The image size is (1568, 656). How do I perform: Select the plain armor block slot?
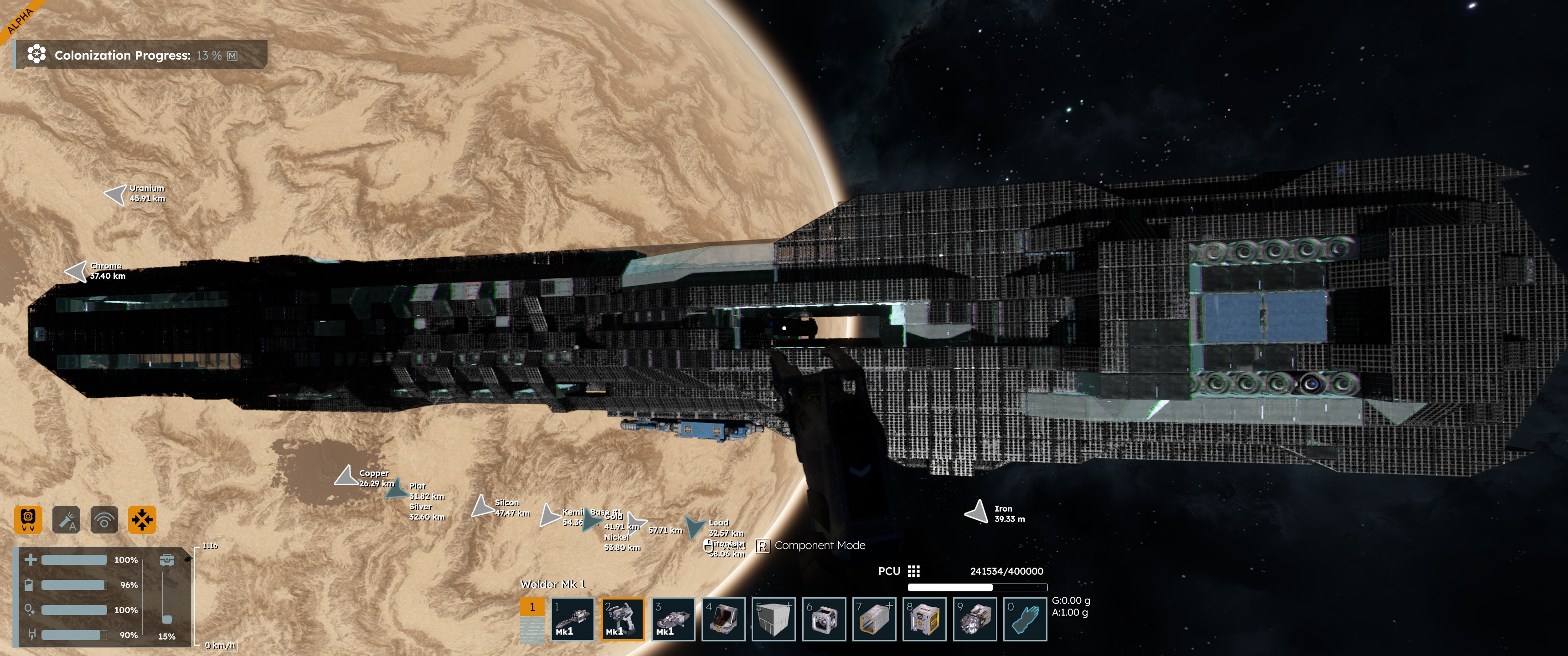pyautogui.click(x=773, y=619)
